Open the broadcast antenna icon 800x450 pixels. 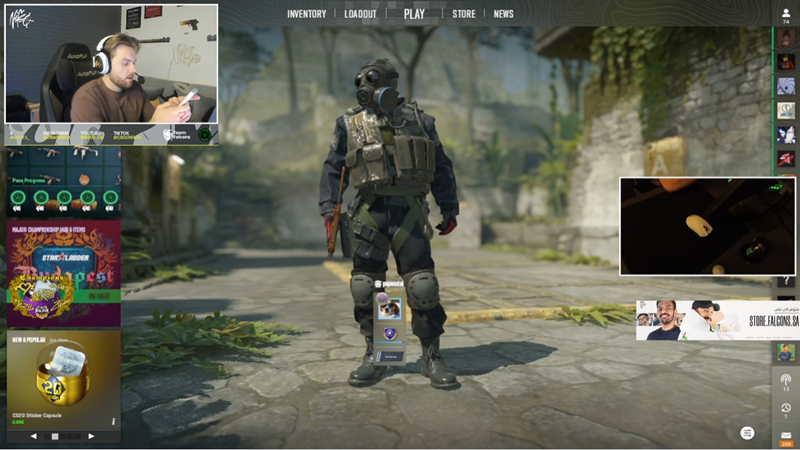coord(786,380)
